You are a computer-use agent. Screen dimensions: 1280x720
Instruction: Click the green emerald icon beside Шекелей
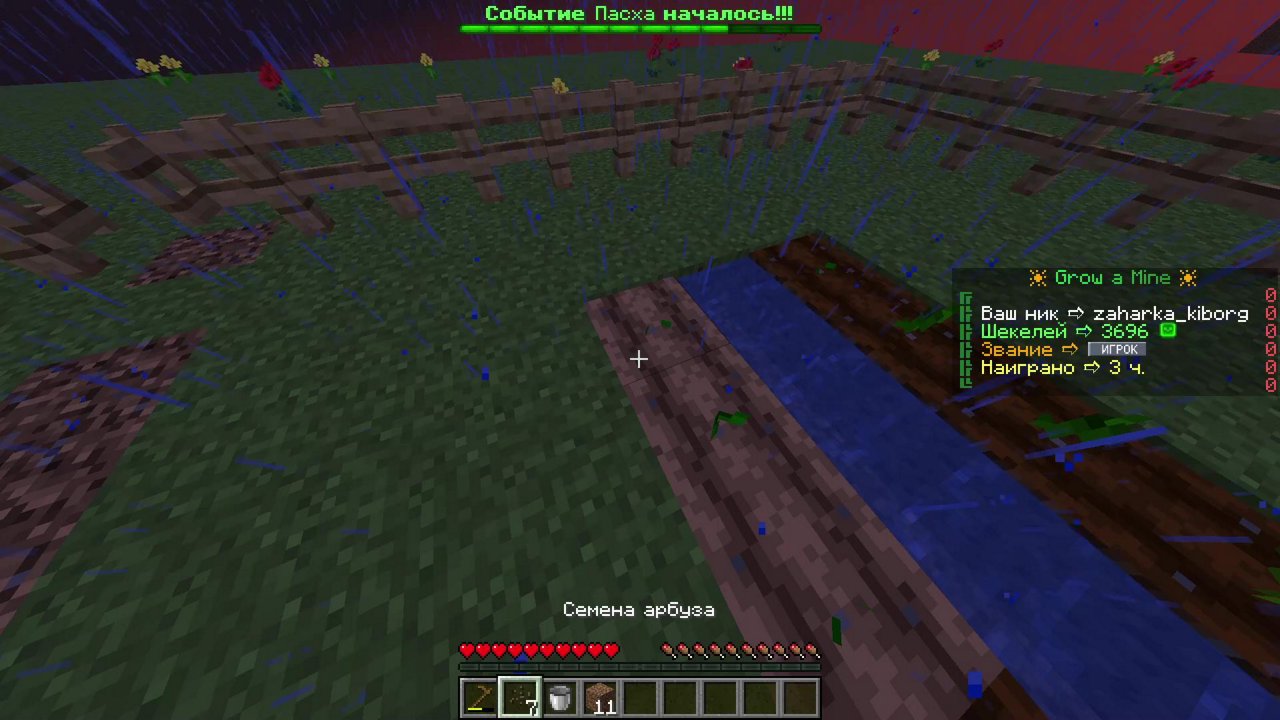coord(1168,330)
